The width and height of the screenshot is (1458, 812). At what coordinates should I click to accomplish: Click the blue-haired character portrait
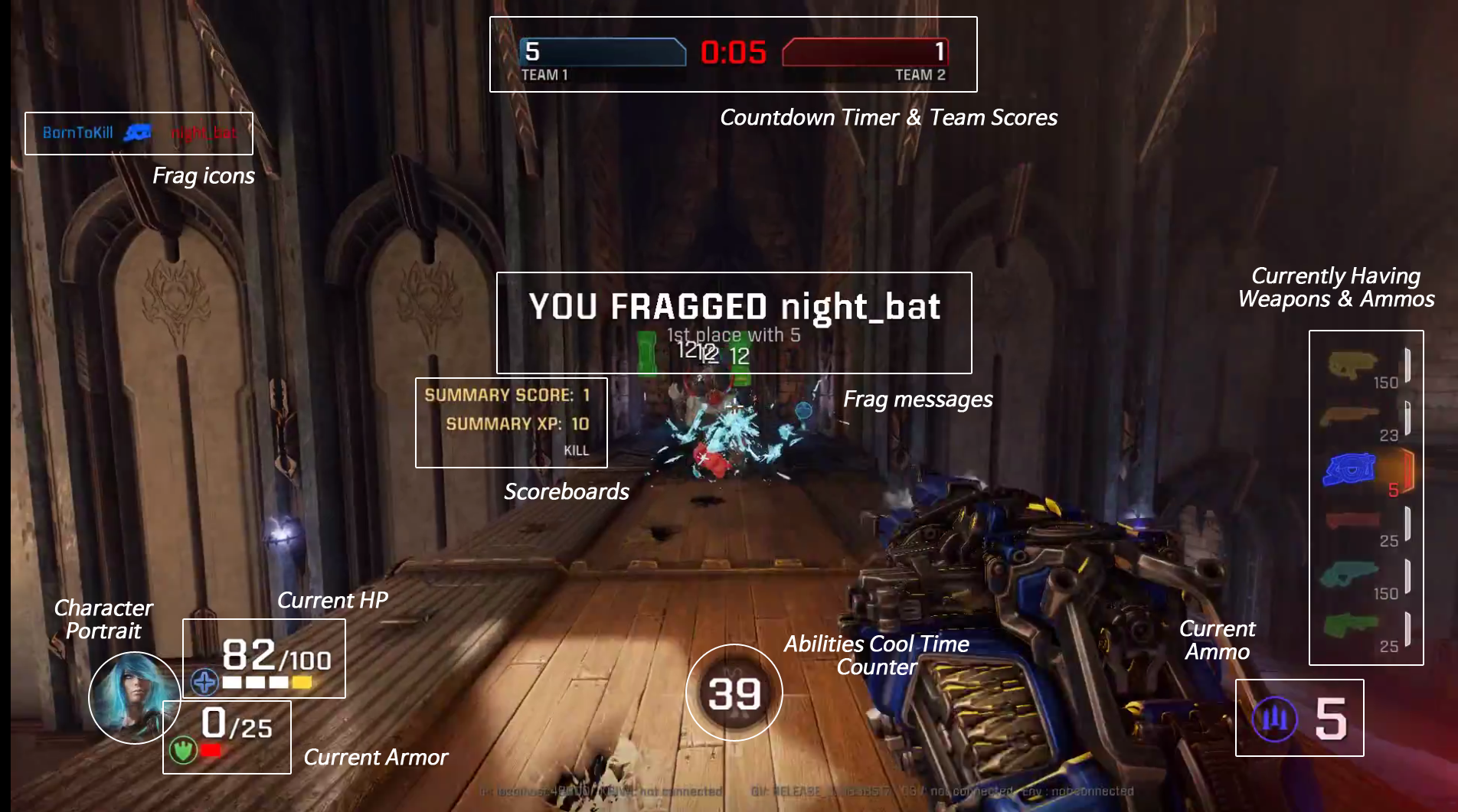134,696
